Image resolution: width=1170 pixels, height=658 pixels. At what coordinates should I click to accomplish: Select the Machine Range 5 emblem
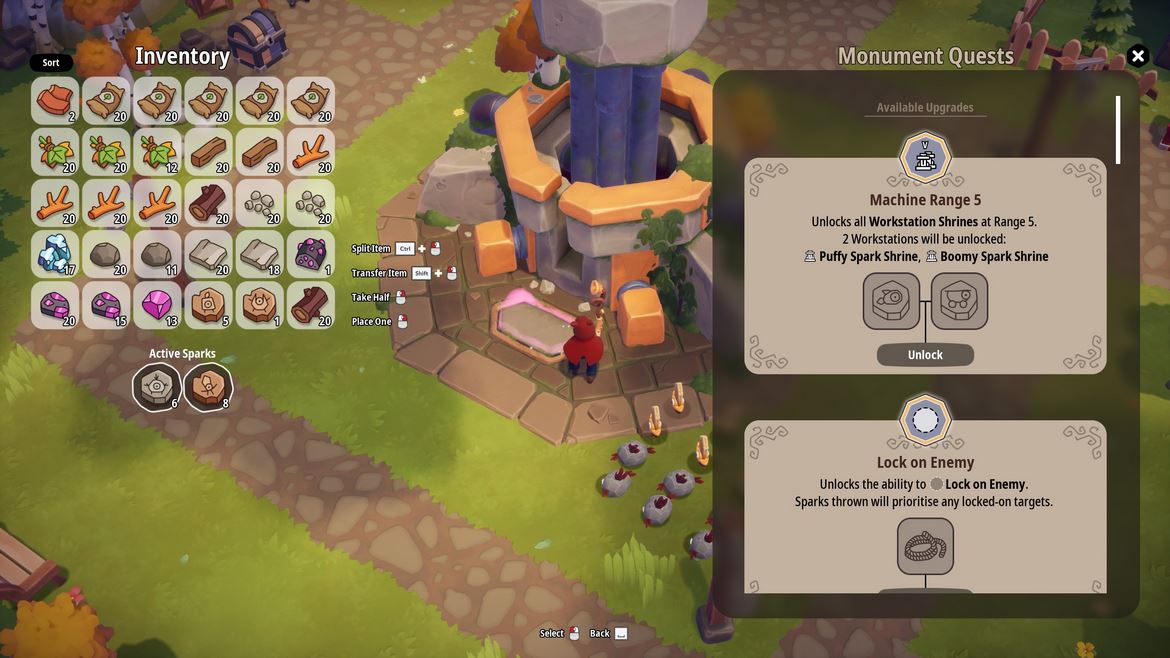925,157
